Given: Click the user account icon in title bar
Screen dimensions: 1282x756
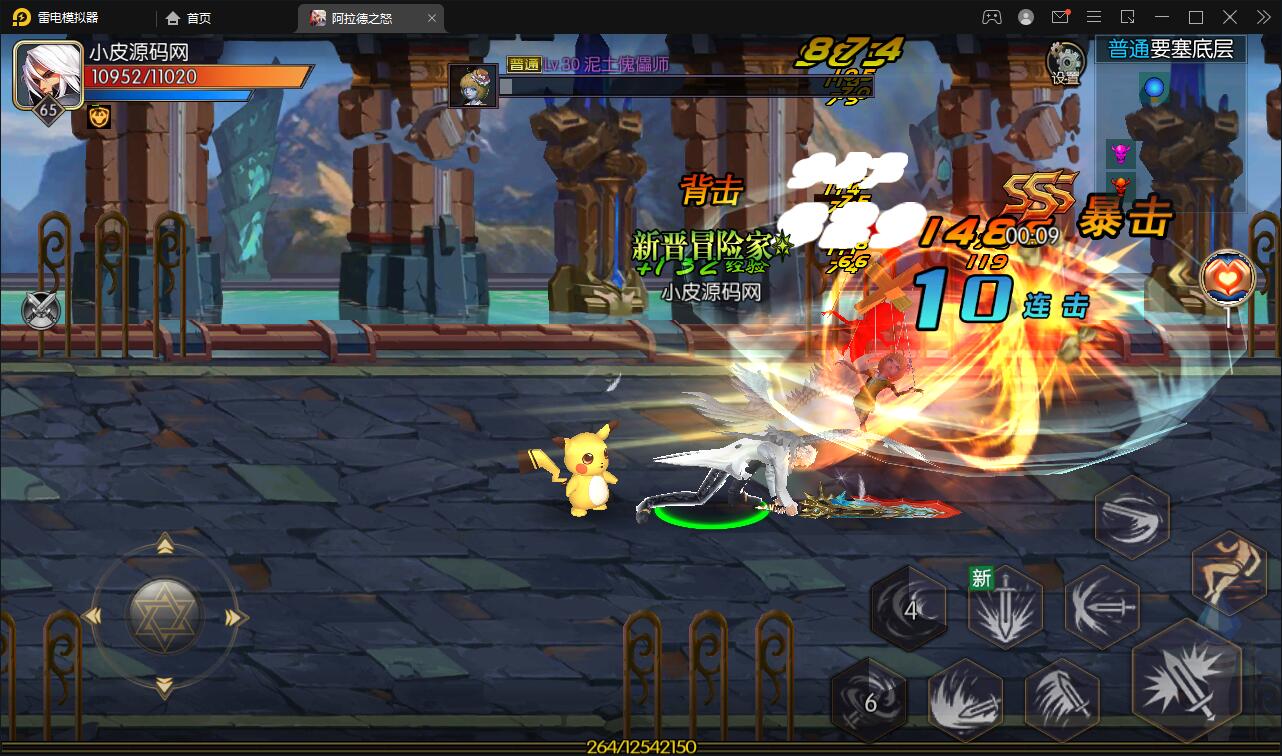Looking at the screenshot, I should tap(1025, 16).
